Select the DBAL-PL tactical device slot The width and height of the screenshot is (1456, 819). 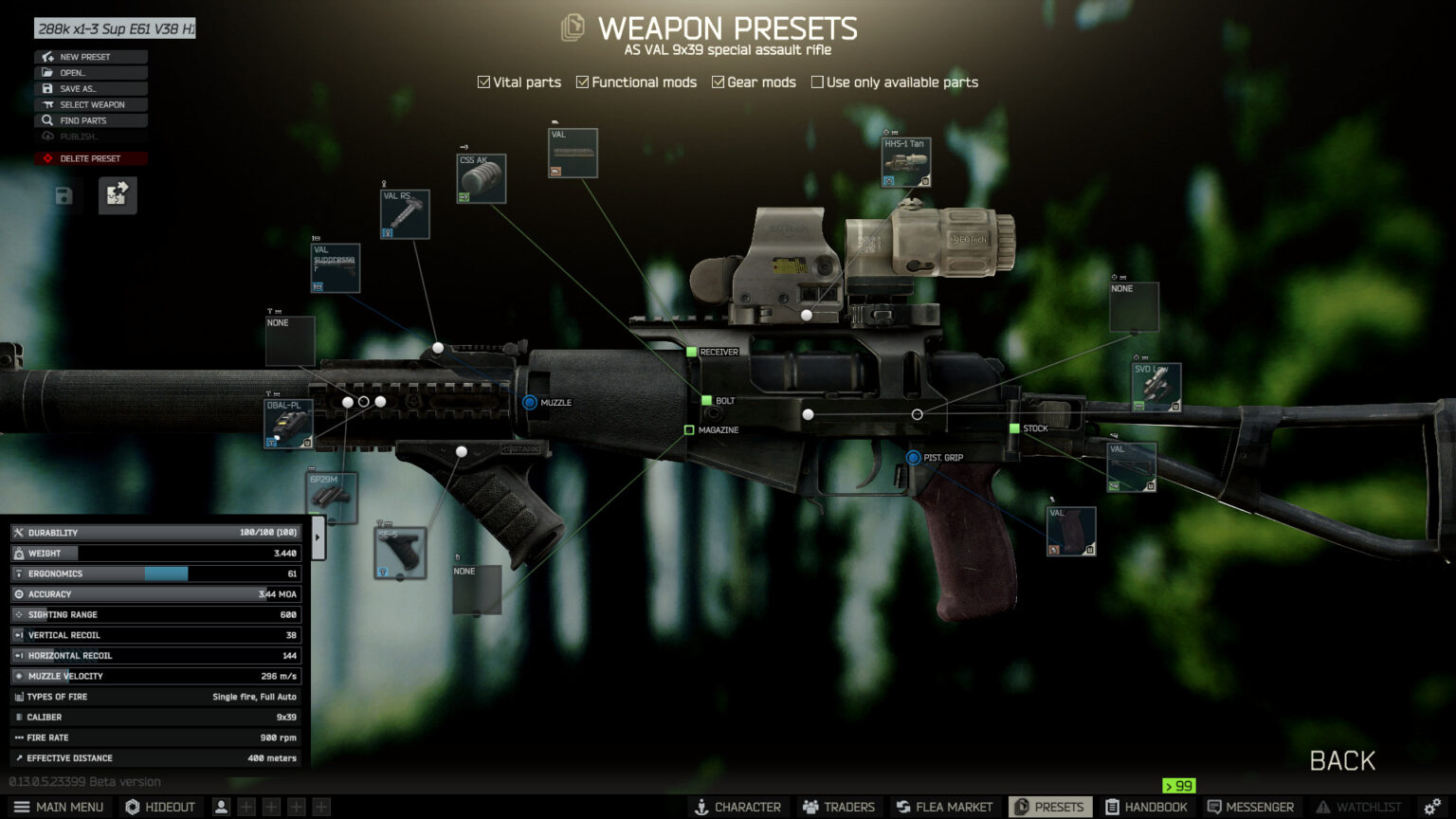point(288,424)
